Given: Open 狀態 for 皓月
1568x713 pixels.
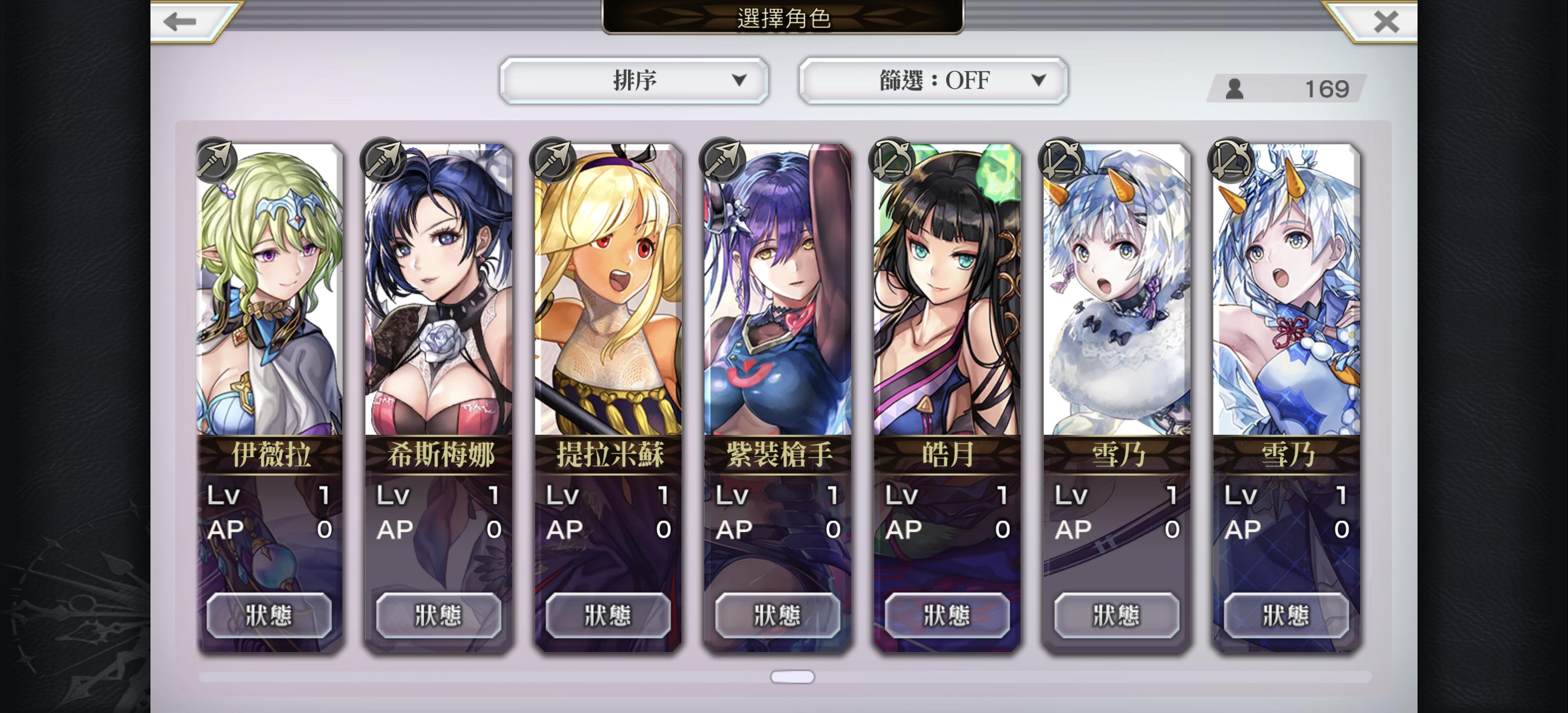Looking at the screenshot, I should 946,615.
